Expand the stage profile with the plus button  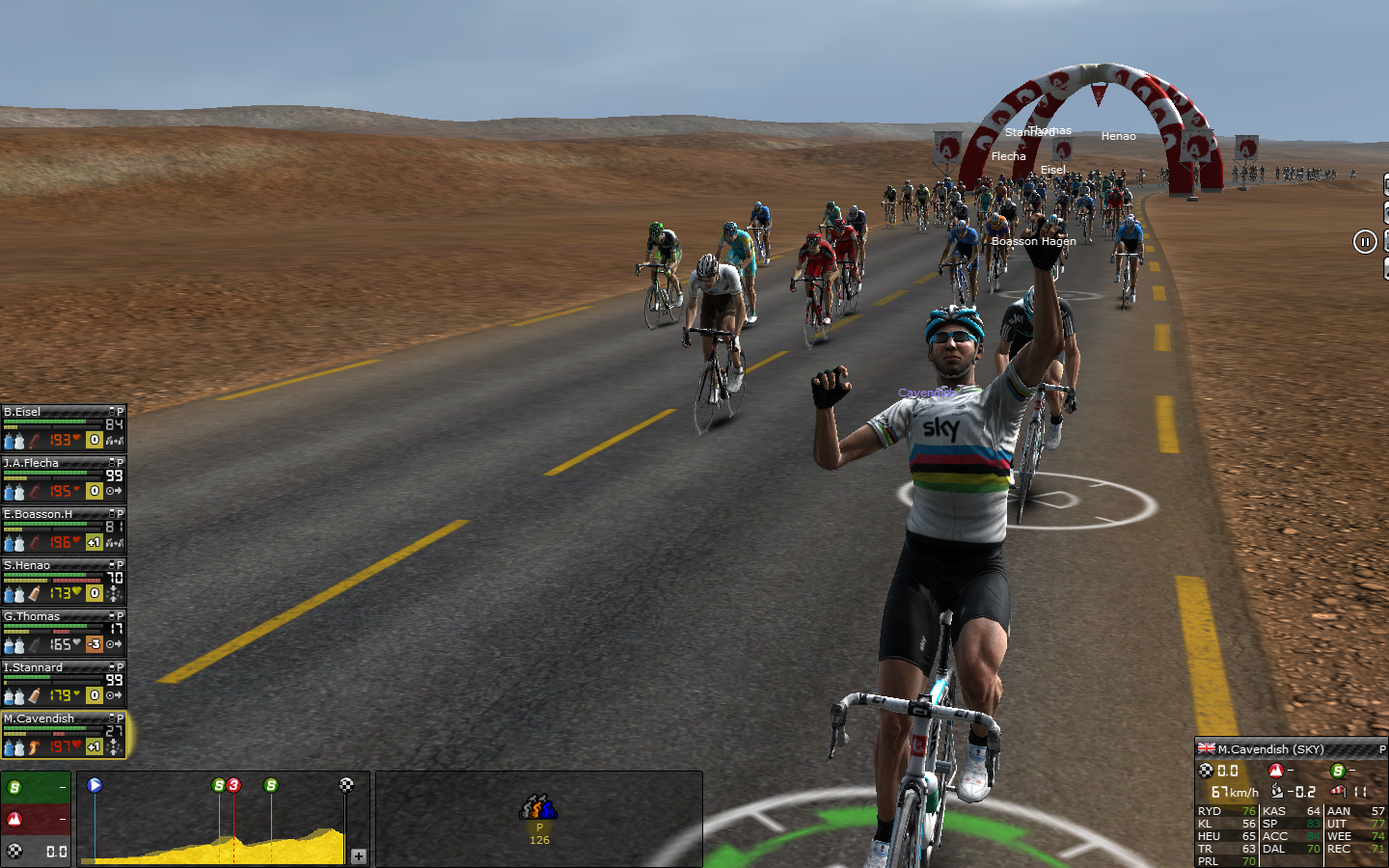coord(358,855)
